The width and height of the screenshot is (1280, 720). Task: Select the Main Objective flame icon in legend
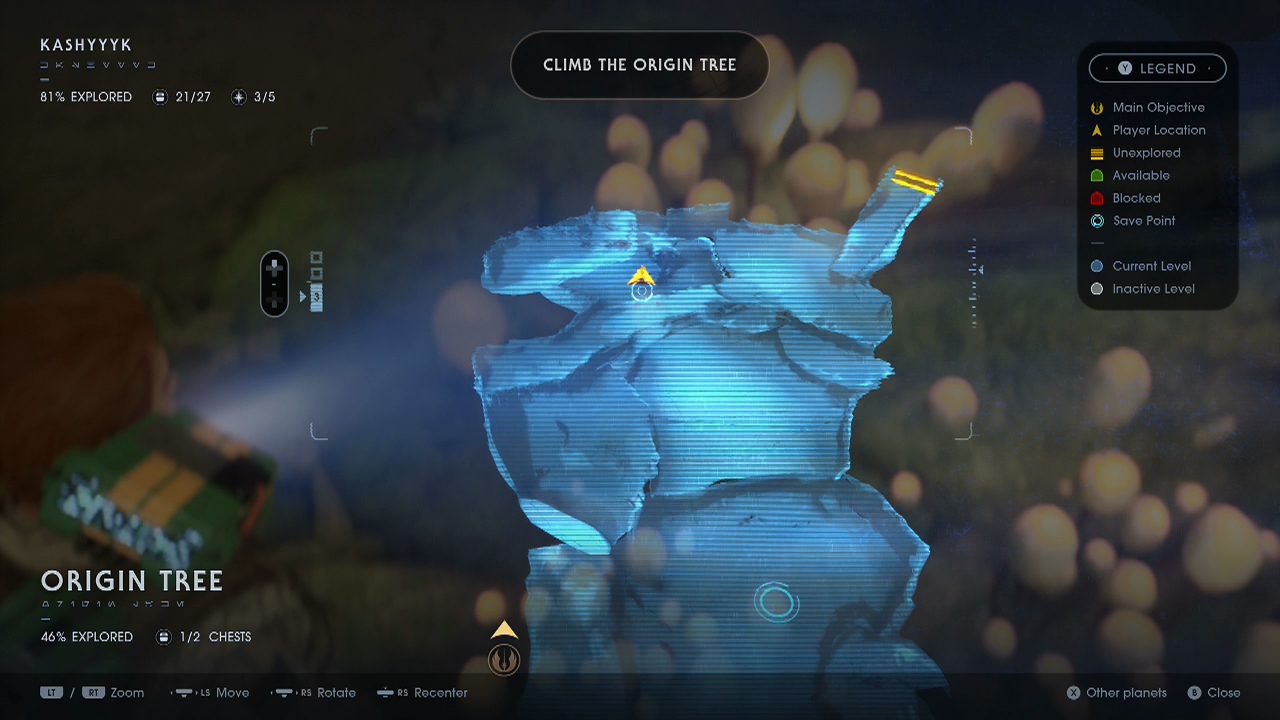pyautogui.click(x=1097, y=107)
